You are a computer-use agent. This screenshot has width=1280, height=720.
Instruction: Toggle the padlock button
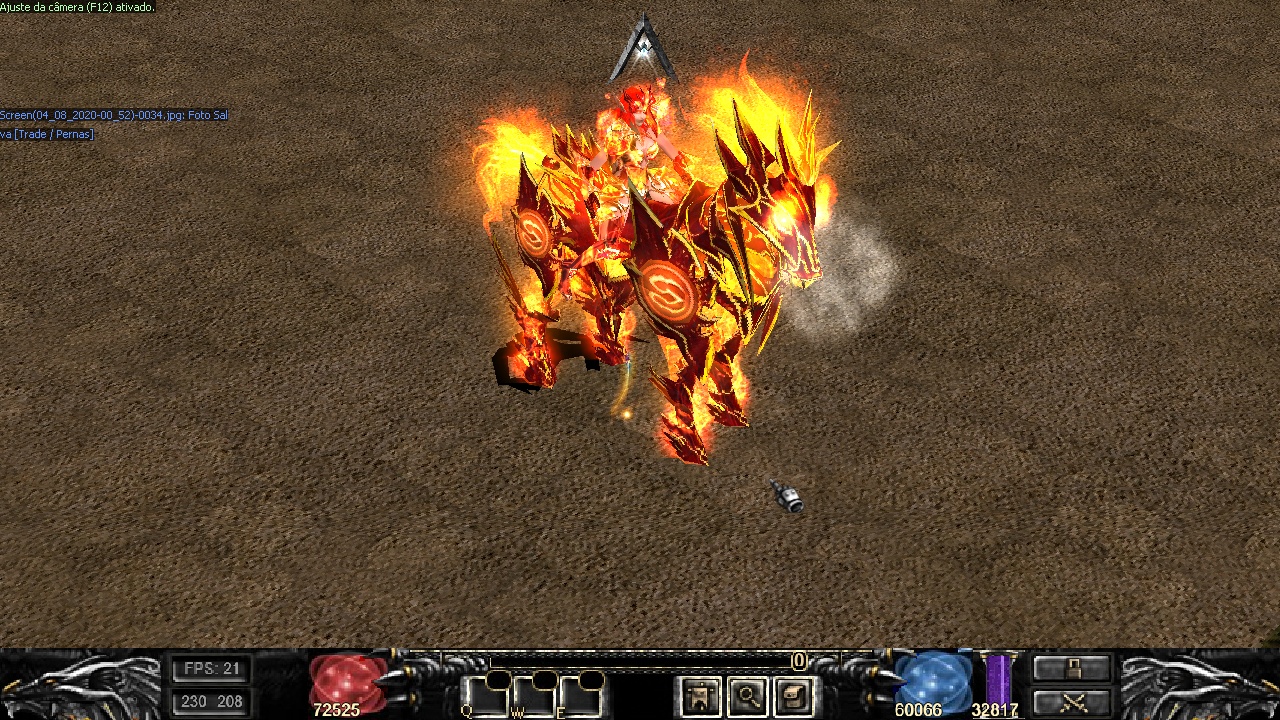coord(1072,668)
